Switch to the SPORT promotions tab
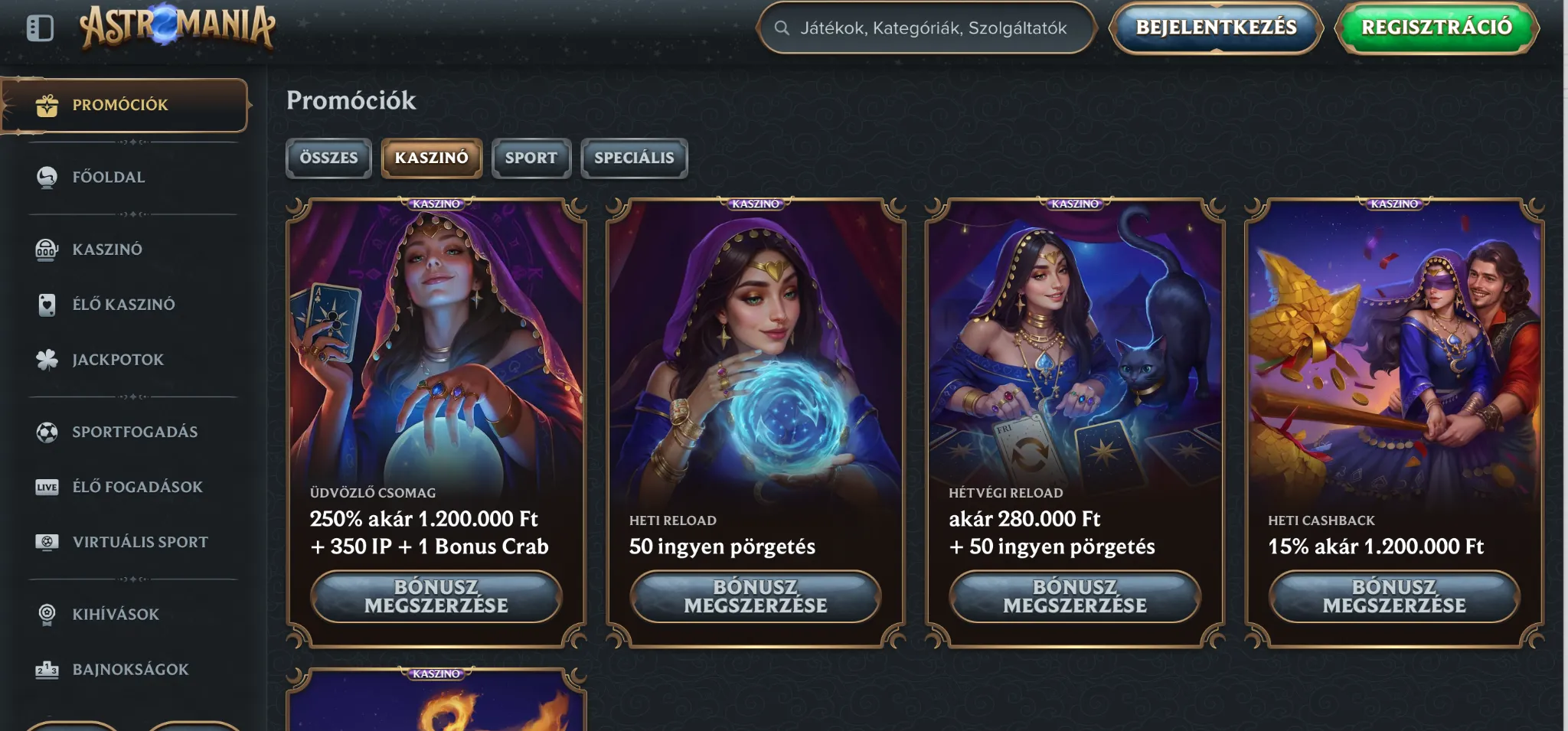Screen dimensions: 1568x731 pyautogui.click(x=531, y=158)
